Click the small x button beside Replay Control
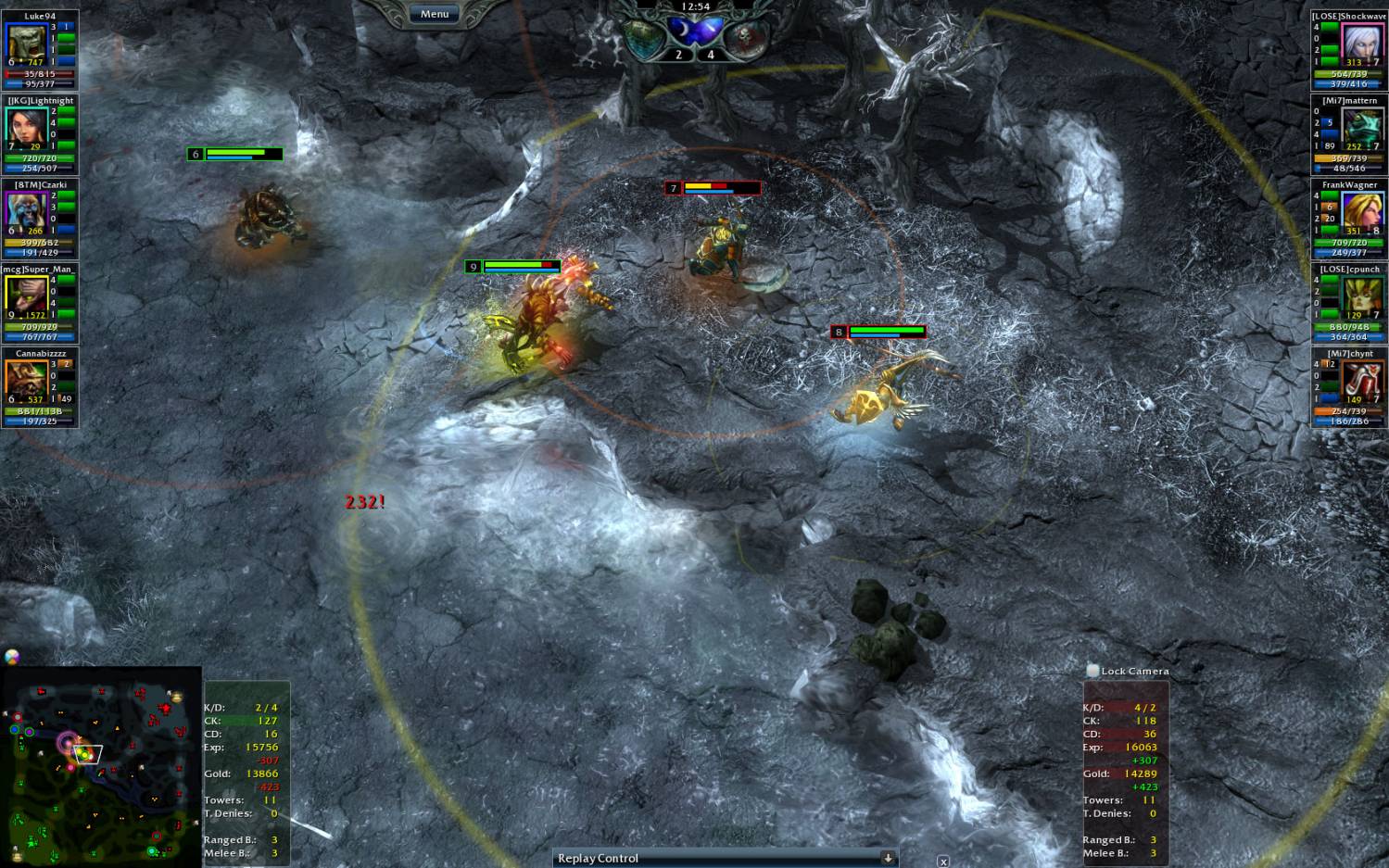The image size is (1389, 868). click(942, 862)
